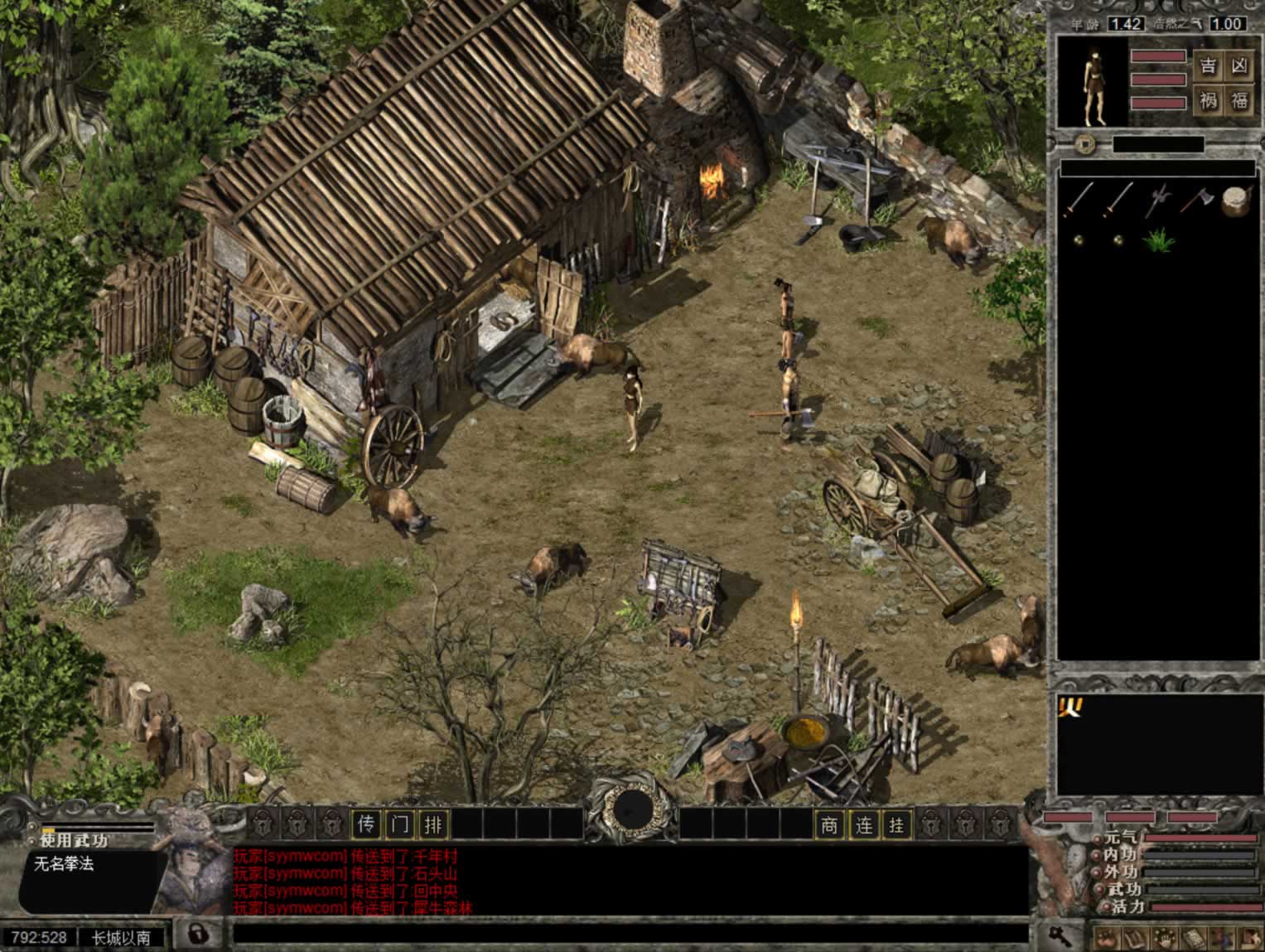Select the halberd in the inventory
The image size is (1265, 952).
coord(1157,200)
